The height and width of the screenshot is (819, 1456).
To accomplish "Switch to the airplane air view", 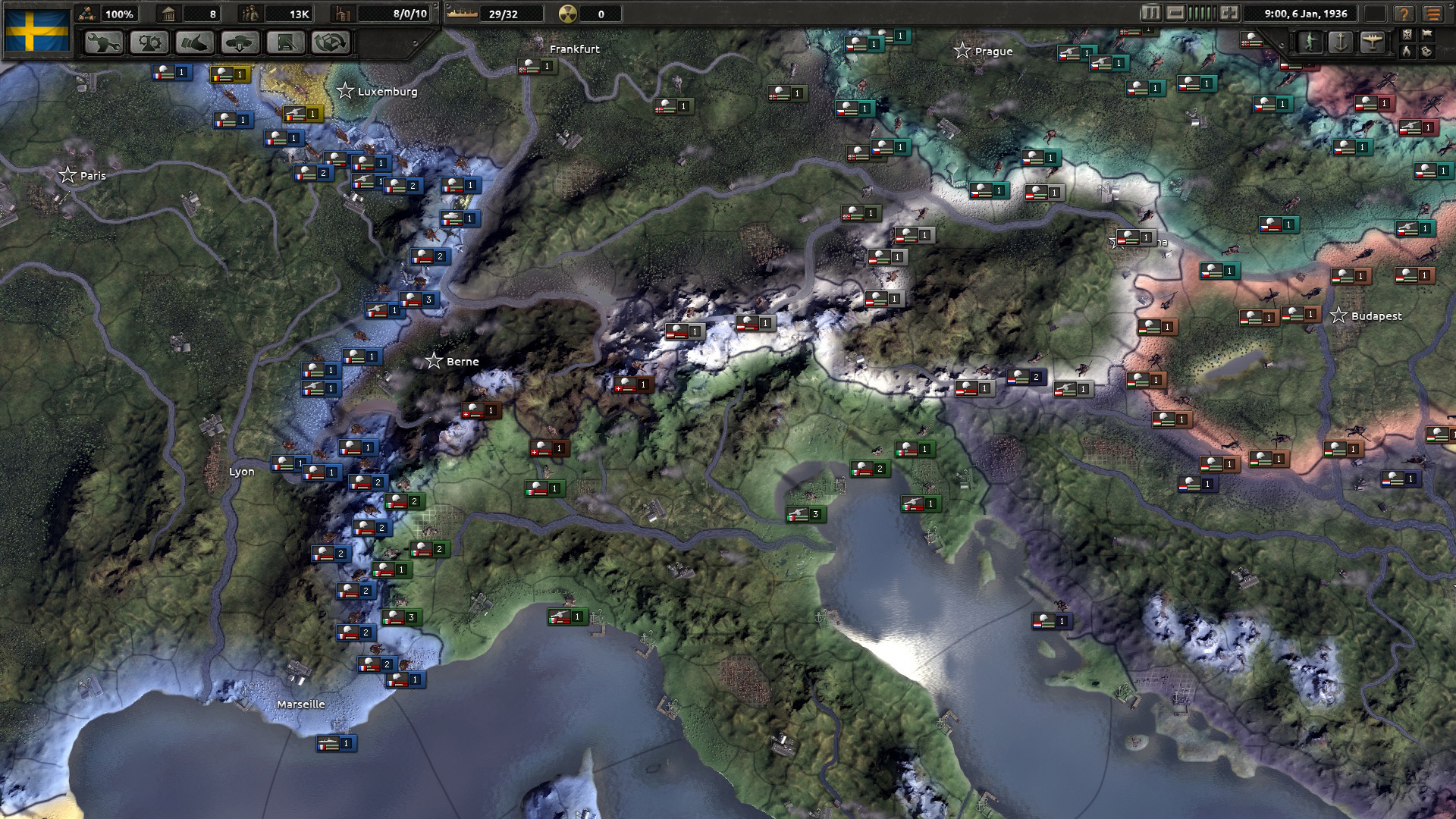I will tap(1372, 42).
